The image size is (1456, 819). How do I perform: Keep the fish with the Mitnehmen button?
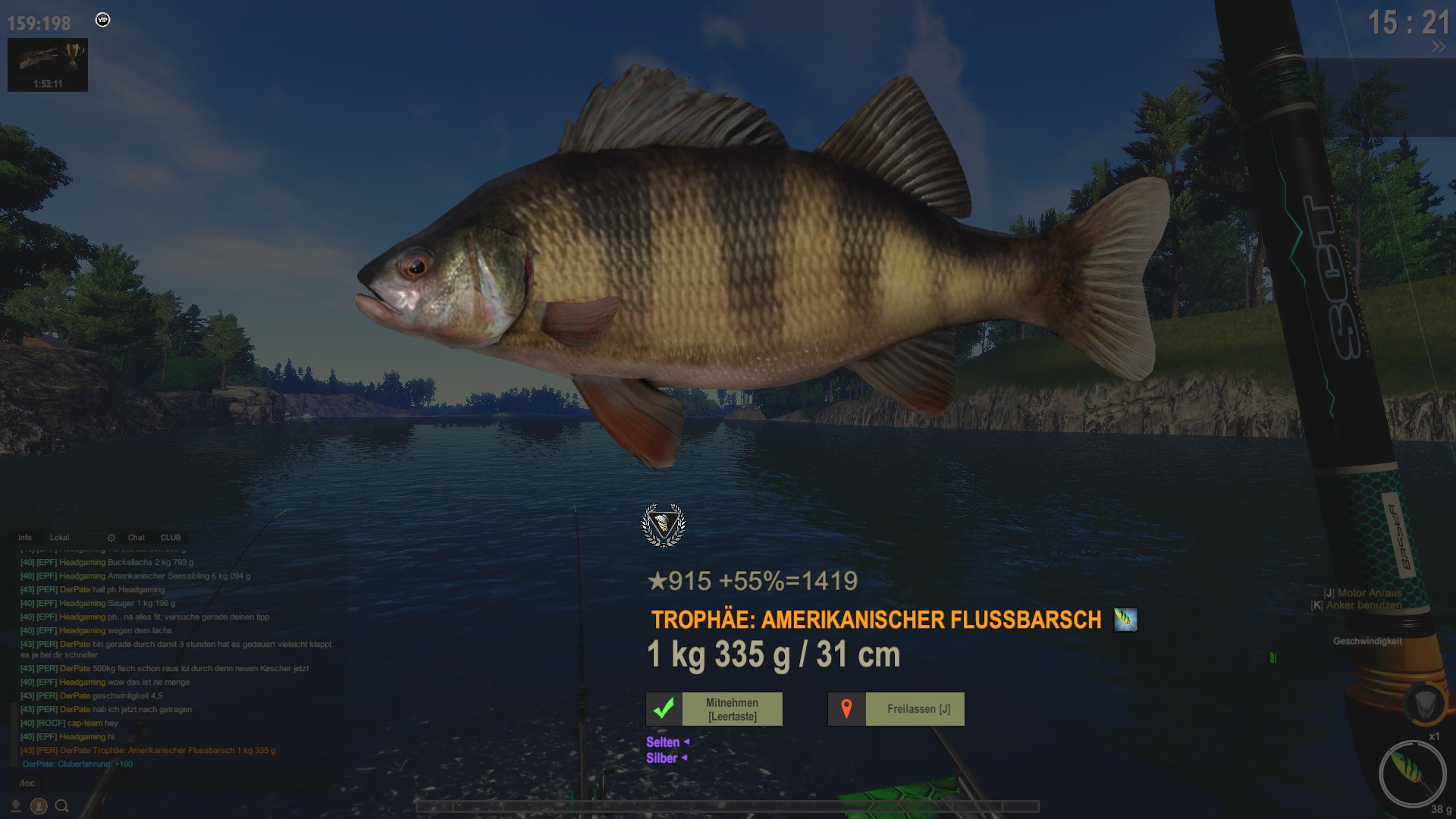coord(714,709)
